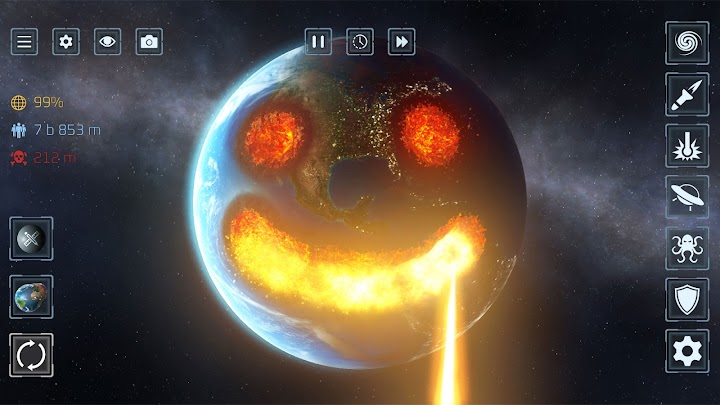This screenshot has height=405, width=720.
Task: Select the laser beam impact weapon
Action: click(x=687, y=145)
